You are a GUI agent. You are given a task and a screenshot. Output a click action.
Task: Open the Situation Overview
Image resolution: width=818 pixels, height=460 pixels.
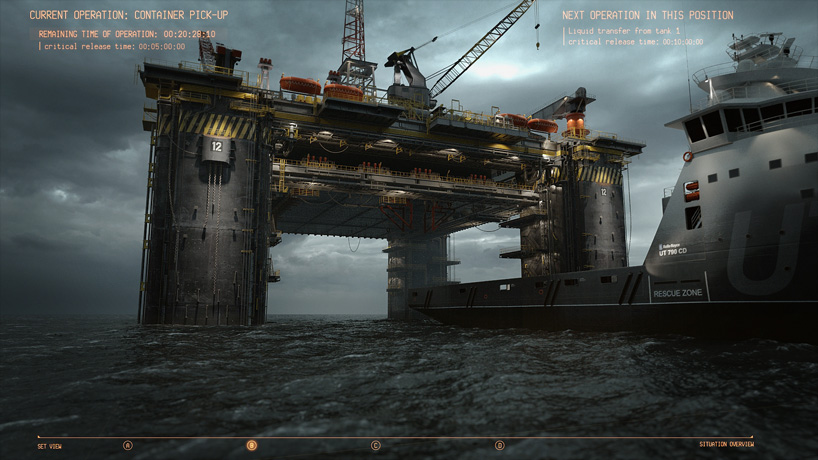pyautogui.click(x=726, y=444)
